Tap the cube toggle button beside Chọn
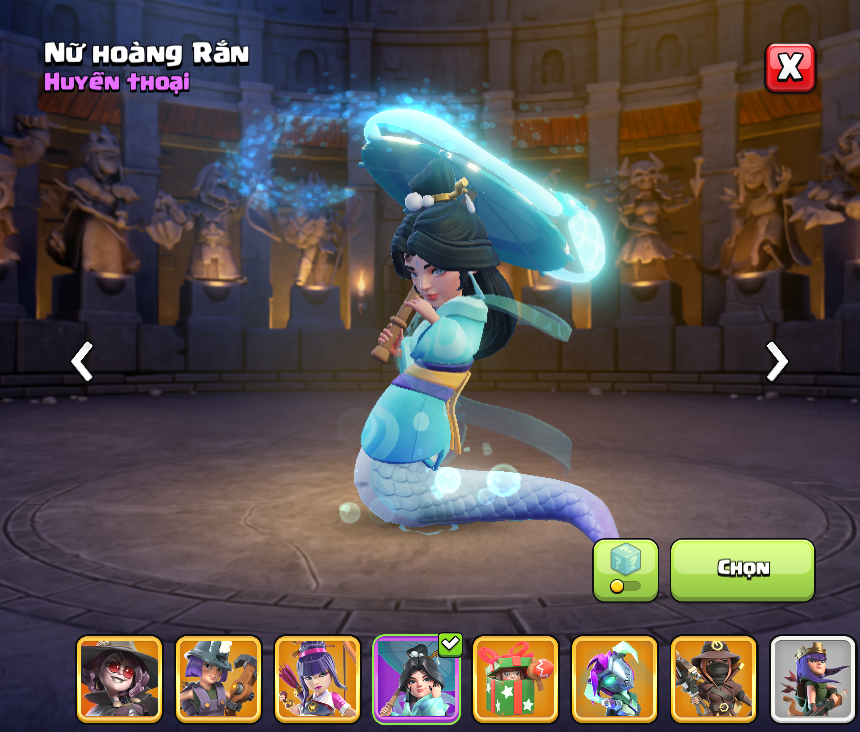 625,570
